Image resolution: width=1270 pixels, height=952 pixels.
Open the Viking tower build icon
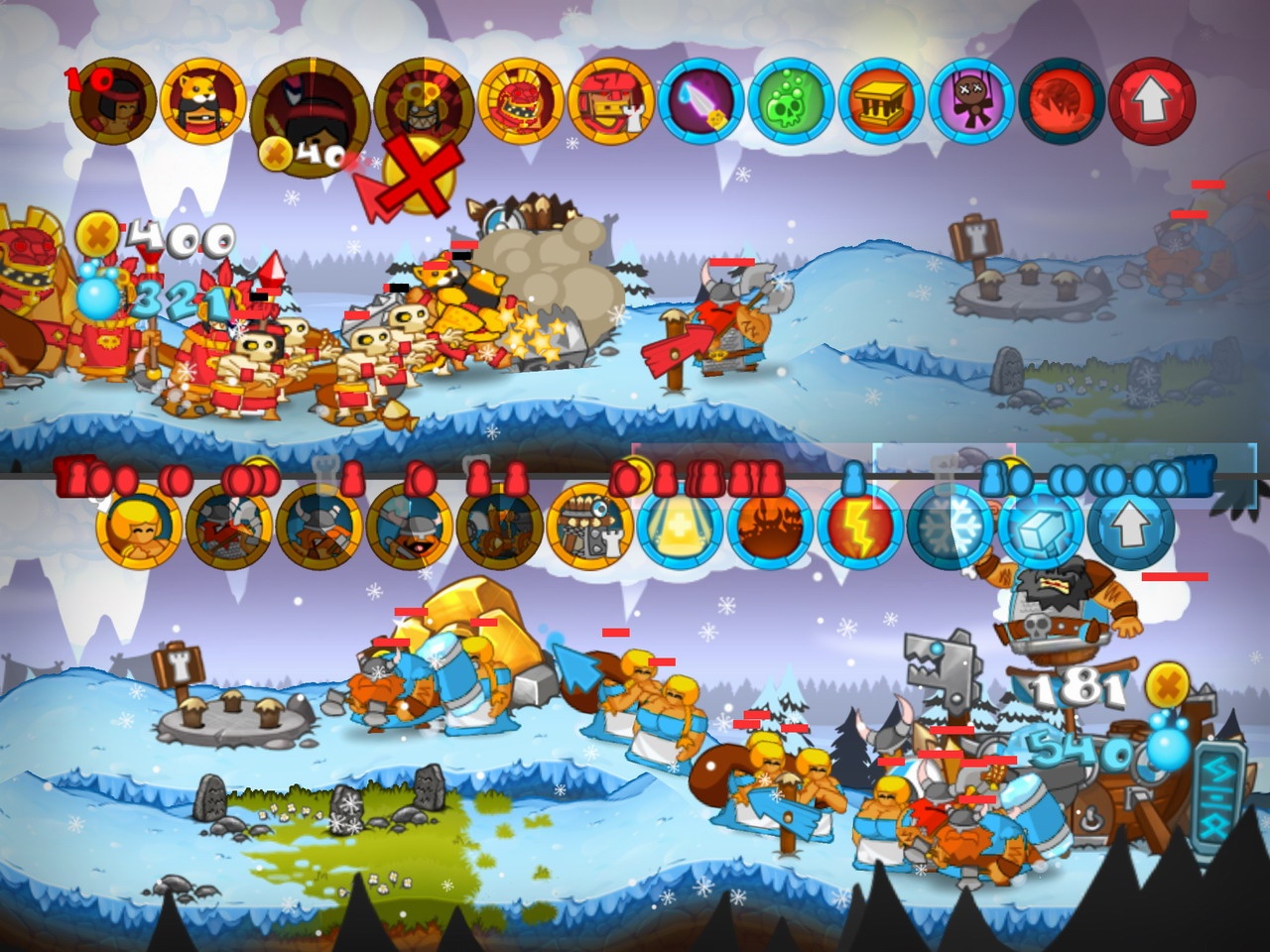click(x=590, y=531)
